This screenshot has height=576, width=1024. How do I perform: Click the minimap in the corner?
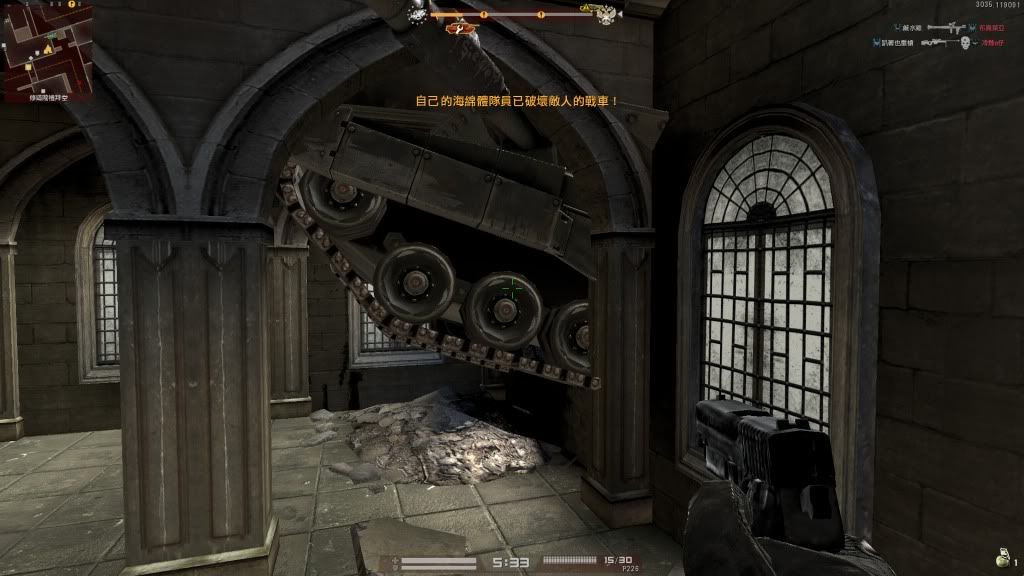47,46
